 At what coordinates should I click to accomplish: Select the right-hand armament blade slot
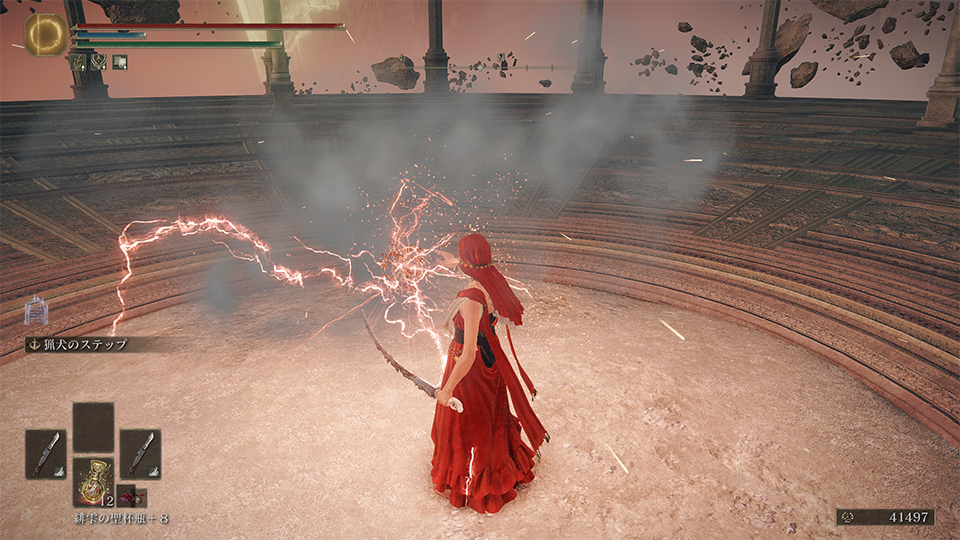click(x=140, y=453)
